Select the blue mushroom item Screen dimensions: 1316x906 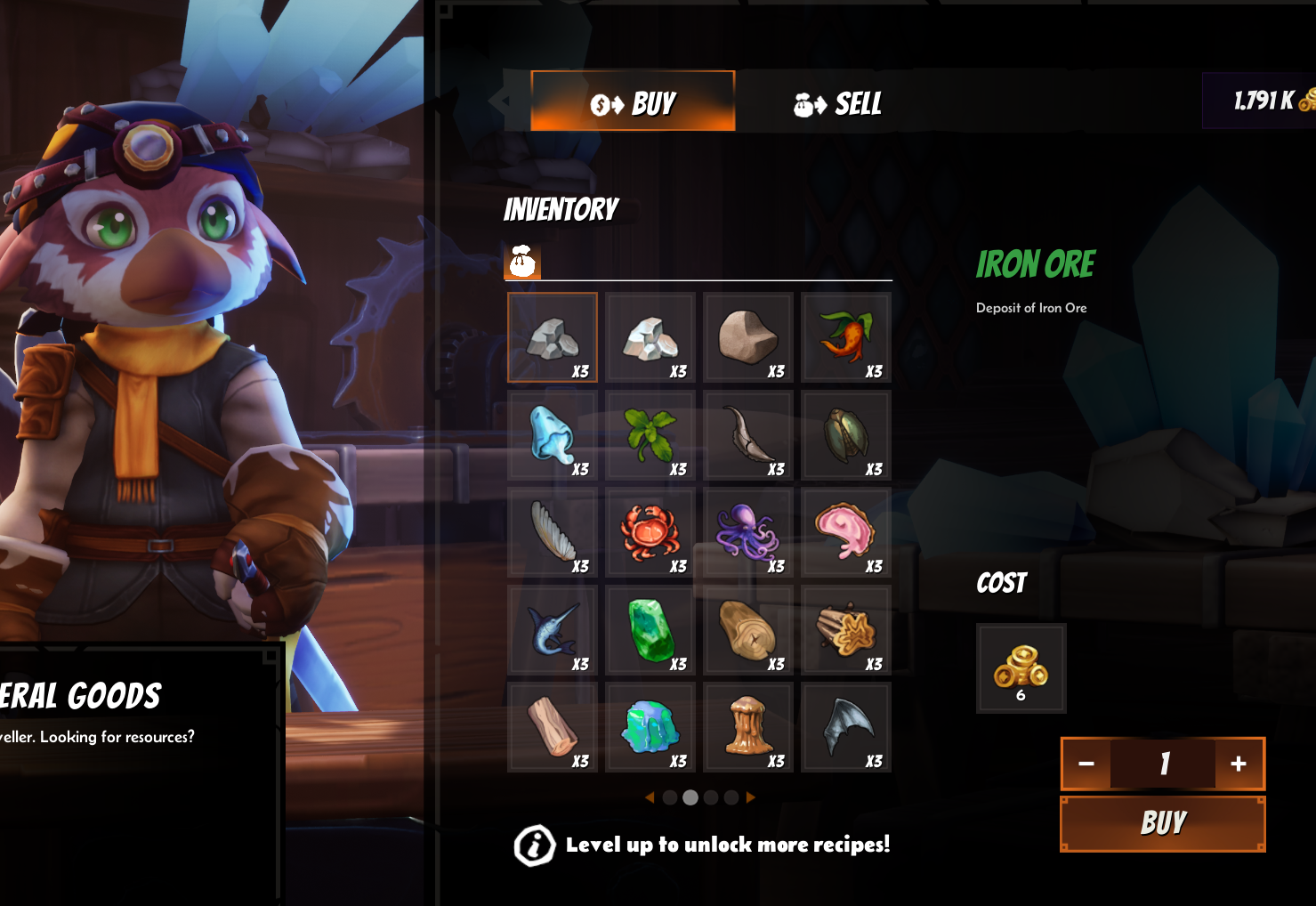(553, 436)
